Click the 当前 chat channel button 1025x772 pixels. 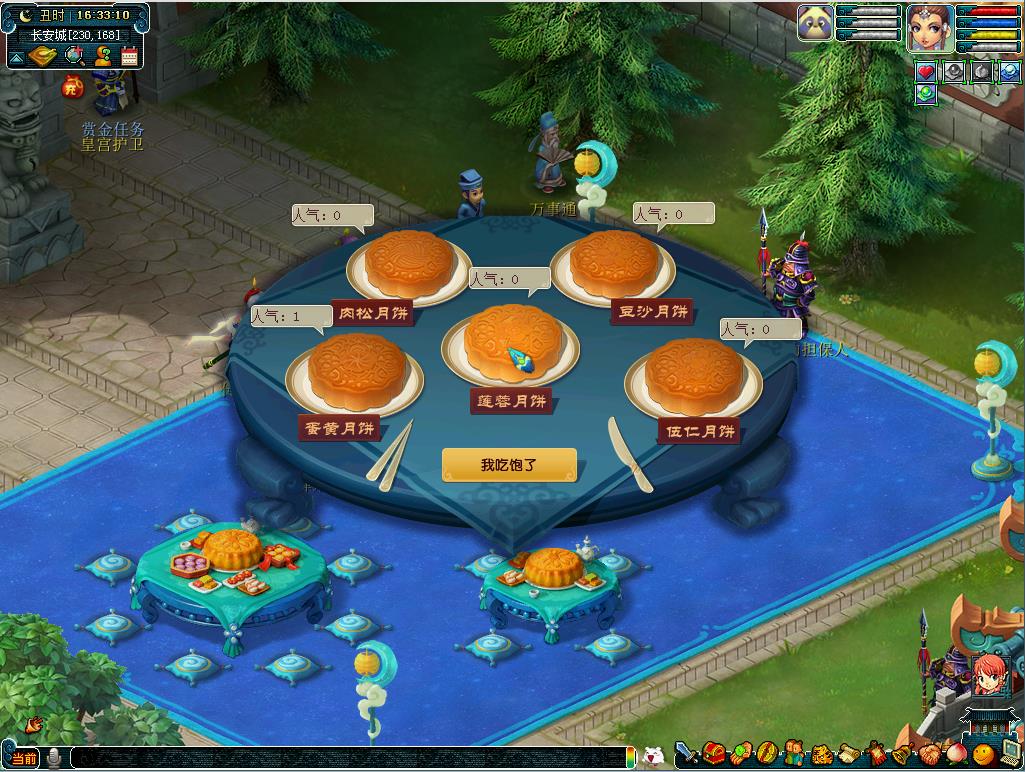coord(23,758)
